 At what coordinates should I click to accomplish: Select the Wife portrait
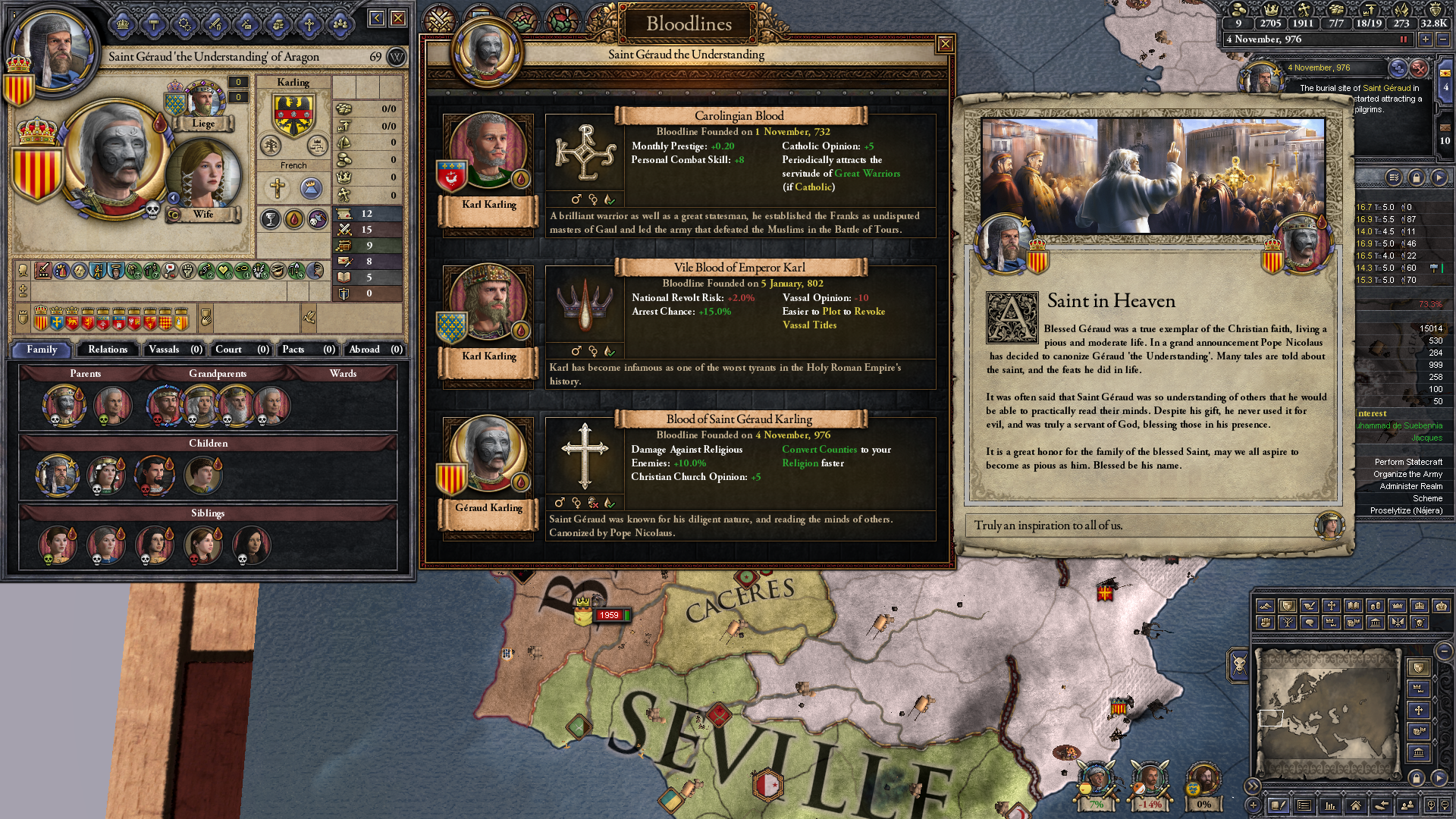tap(202, 174)
